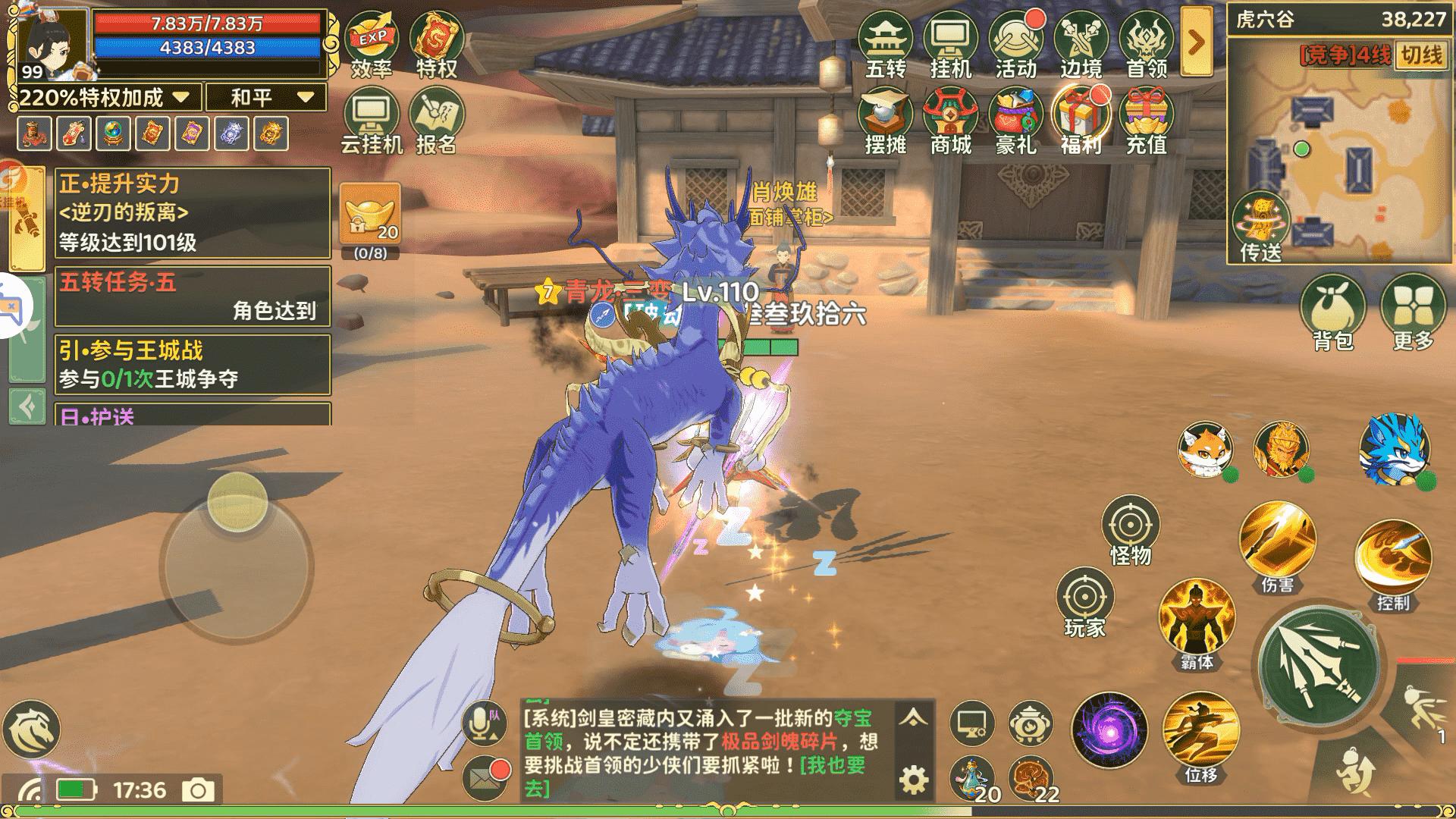The image size is (1456, 819).
Task: Open chat settings gear
Action: point(914,780)
